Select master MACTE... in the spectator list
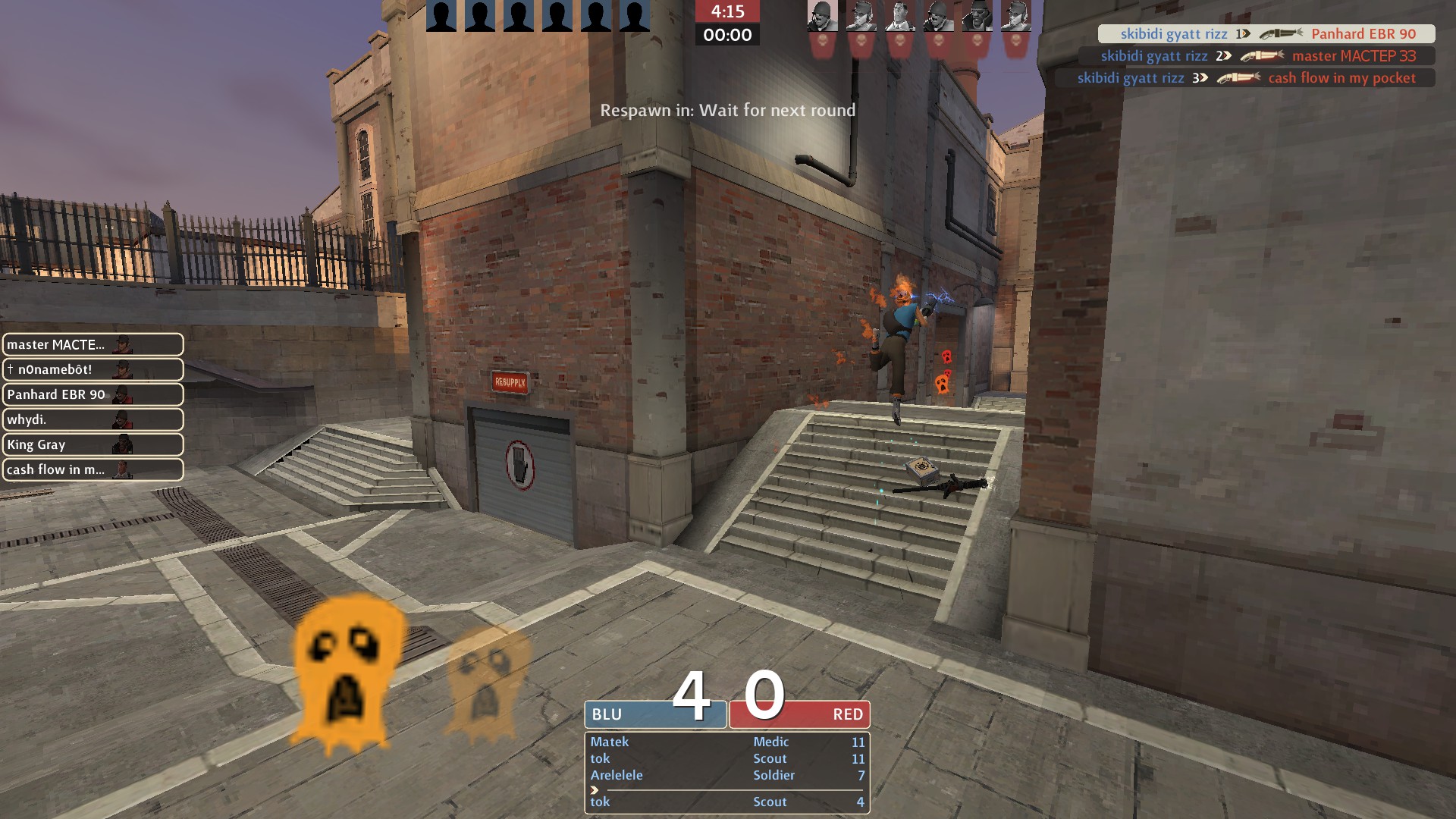The width and height of the screenshot is (1456, 819). coord(93,344)
